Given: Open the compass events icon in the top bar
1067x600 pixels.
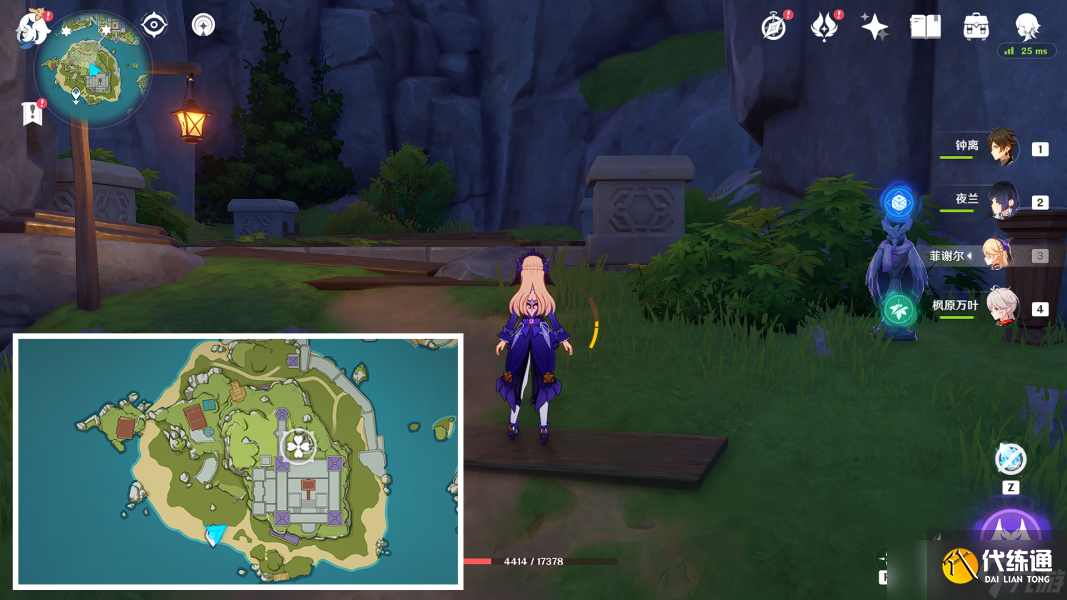Looking at the screenshot, I should coord(773,27).
